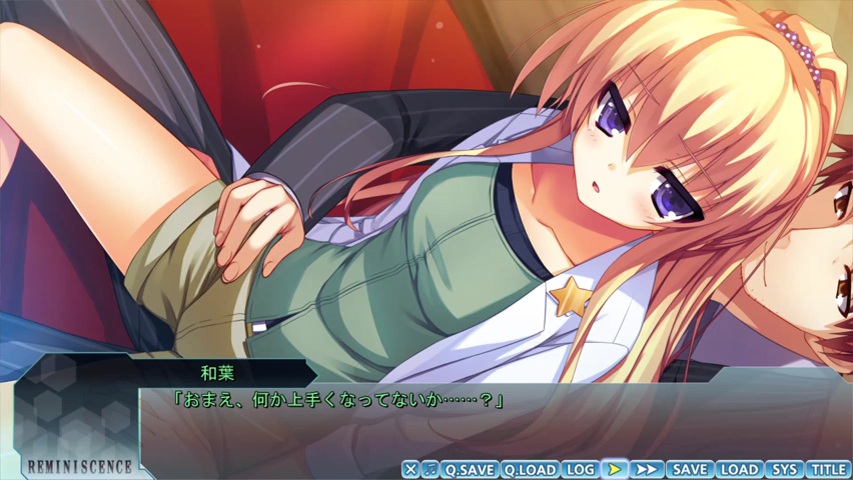Quick save with the Q.SAVE button
853x480 pixels.
[x=469, y=469]
